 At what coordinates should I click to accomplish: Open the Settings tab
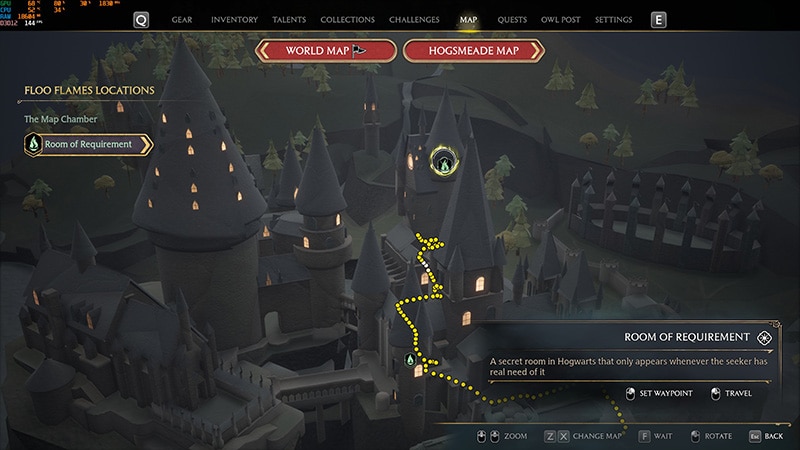(x=613, y=20)
